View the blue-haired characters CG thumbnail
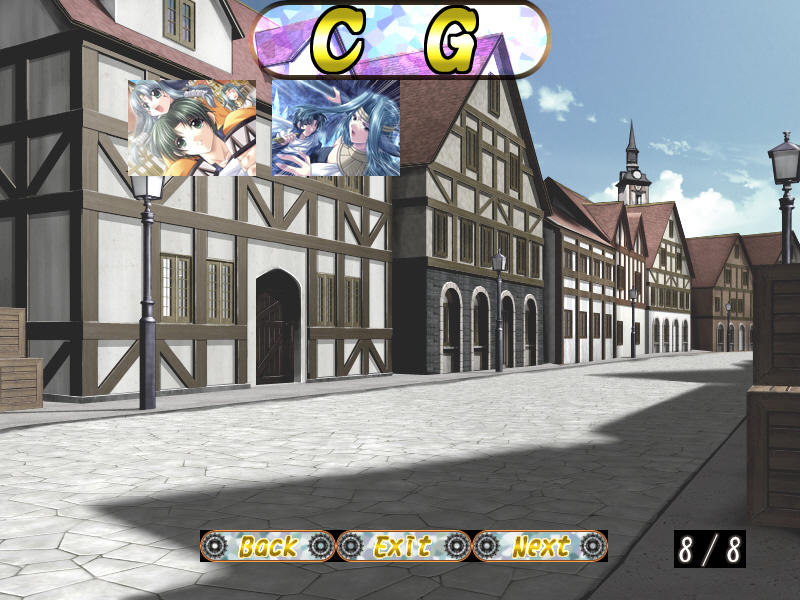Viewport: 800px width, 600px height. [x=336, y=128]
